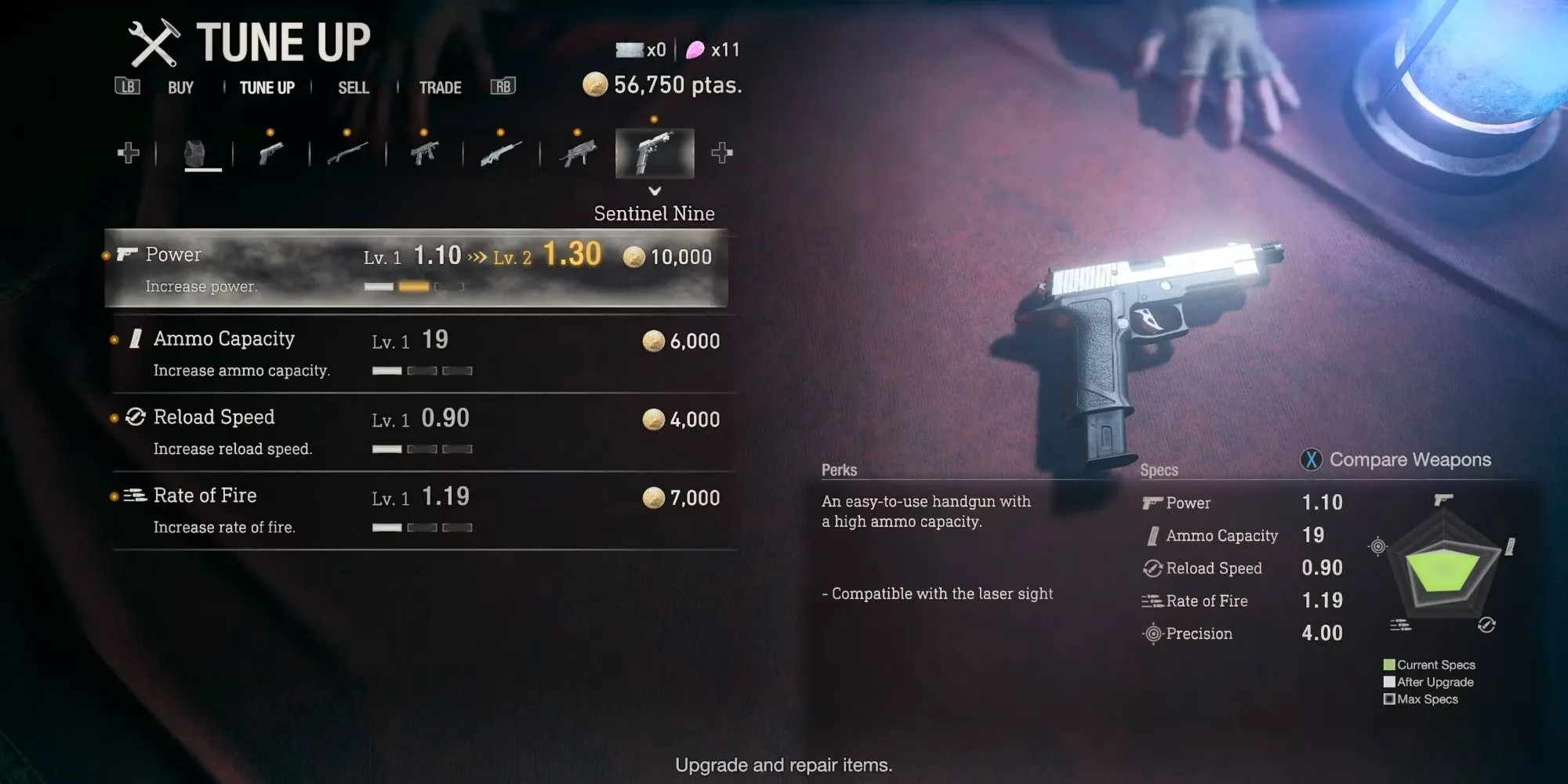Select the small handgun next to the armor
Screen dimensions: 1568x784
[270, 153]
